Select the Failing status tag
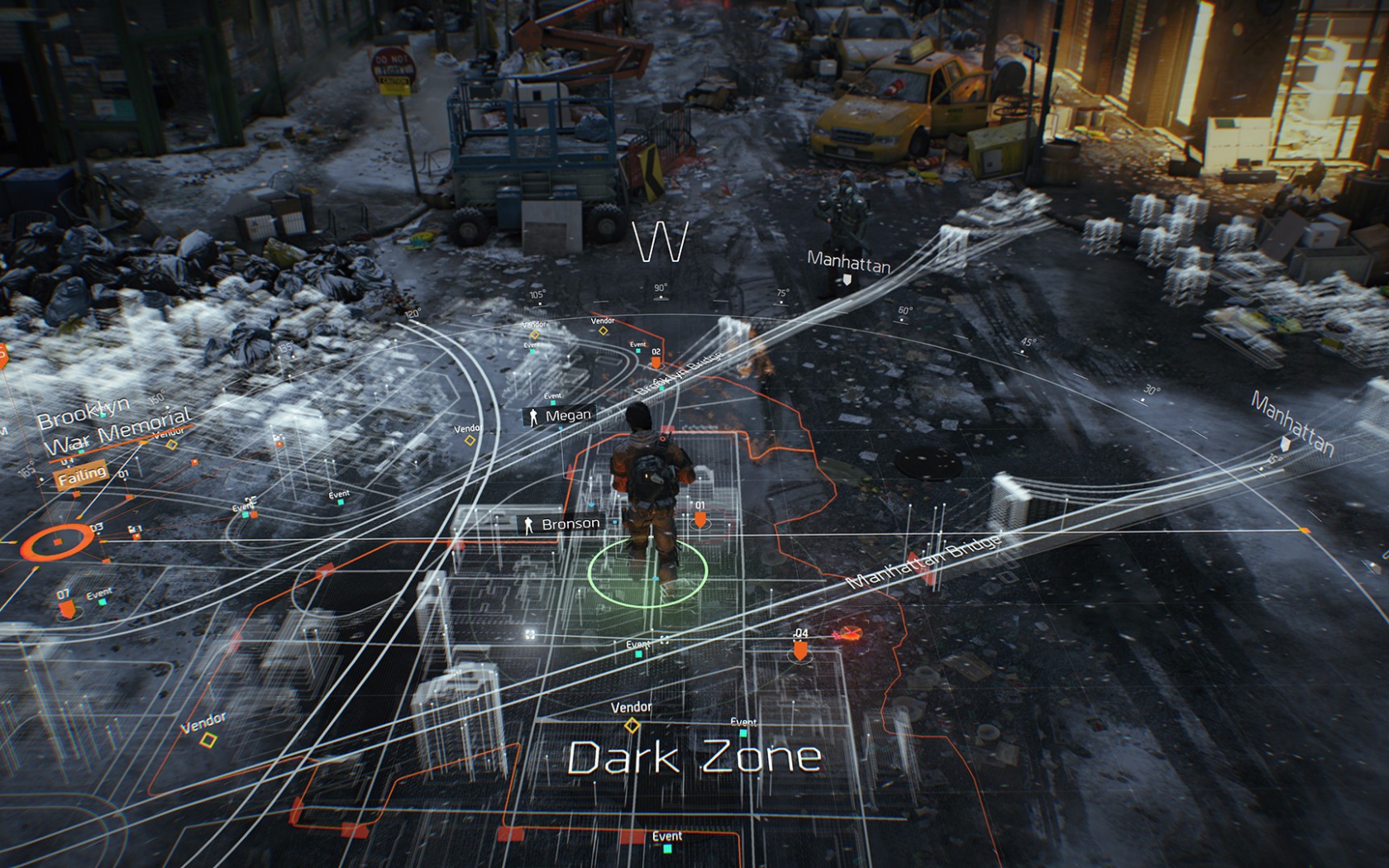 [x=81, y=474]
